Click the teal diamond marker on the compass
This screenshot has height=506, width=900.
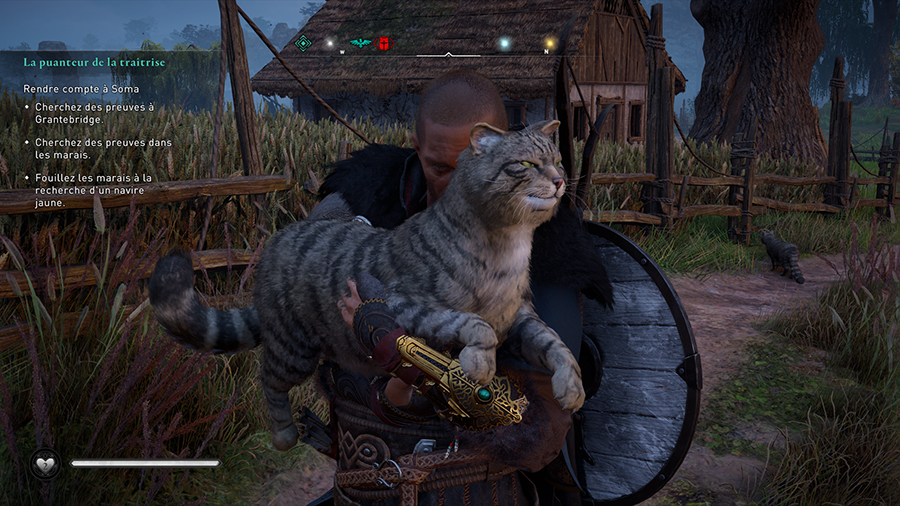point(303,43)
